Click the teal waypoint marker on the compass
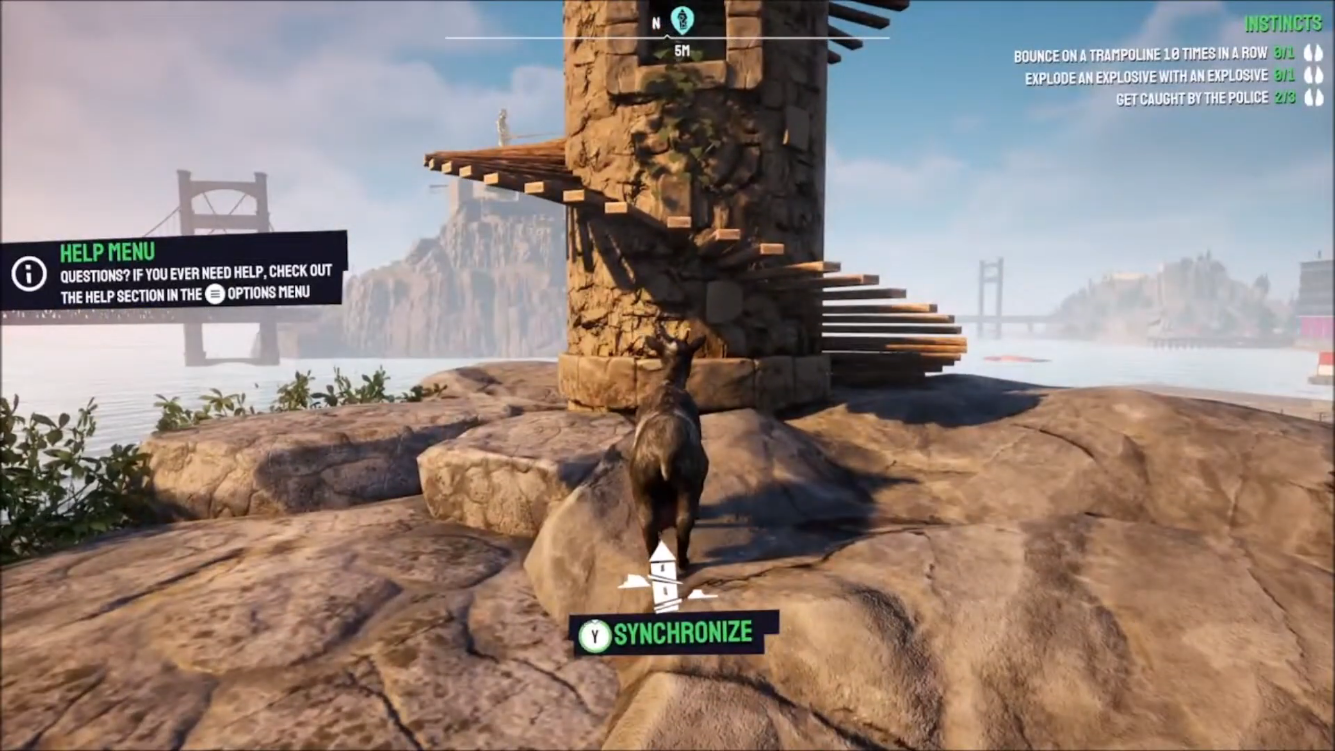1335x751 pixels. tap(682, 19)
